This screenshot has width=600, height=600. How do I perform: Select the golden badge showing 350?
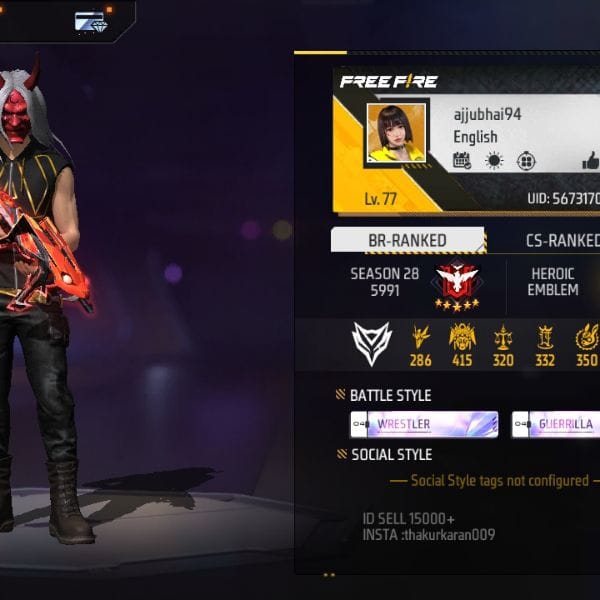(586, 338)
